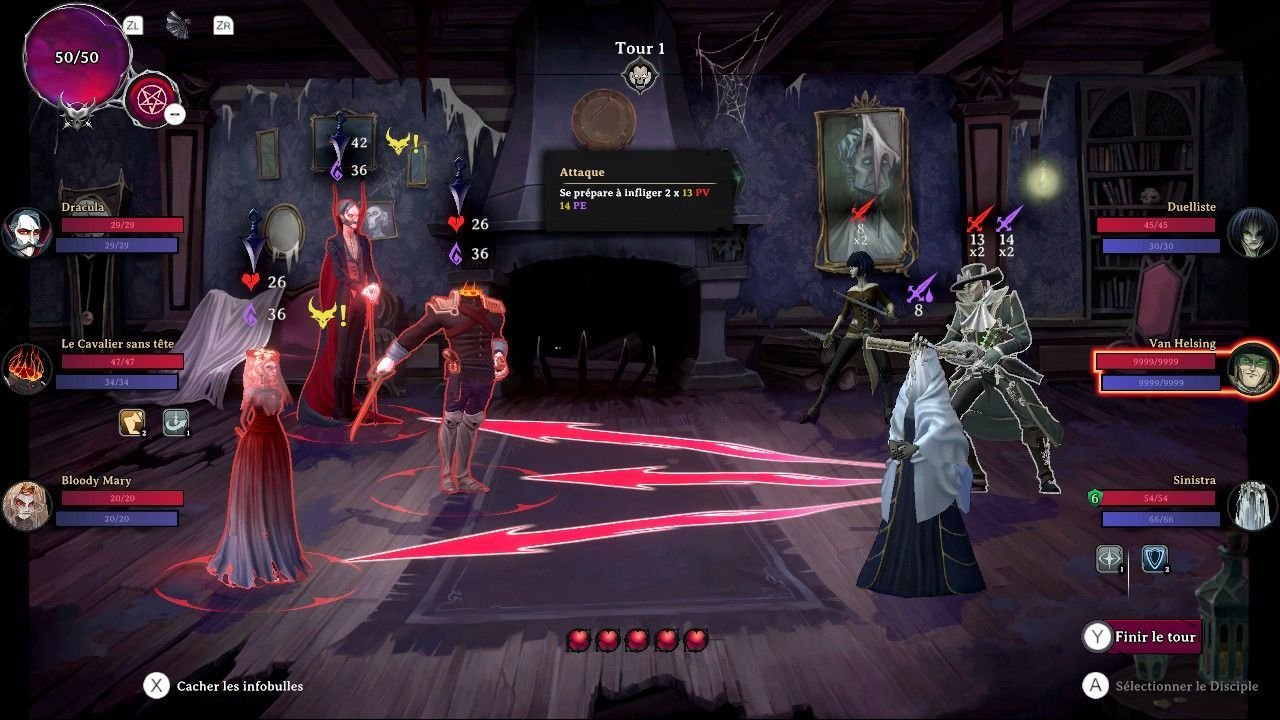Inspect the grey anchor status icon

click(176, 423)
